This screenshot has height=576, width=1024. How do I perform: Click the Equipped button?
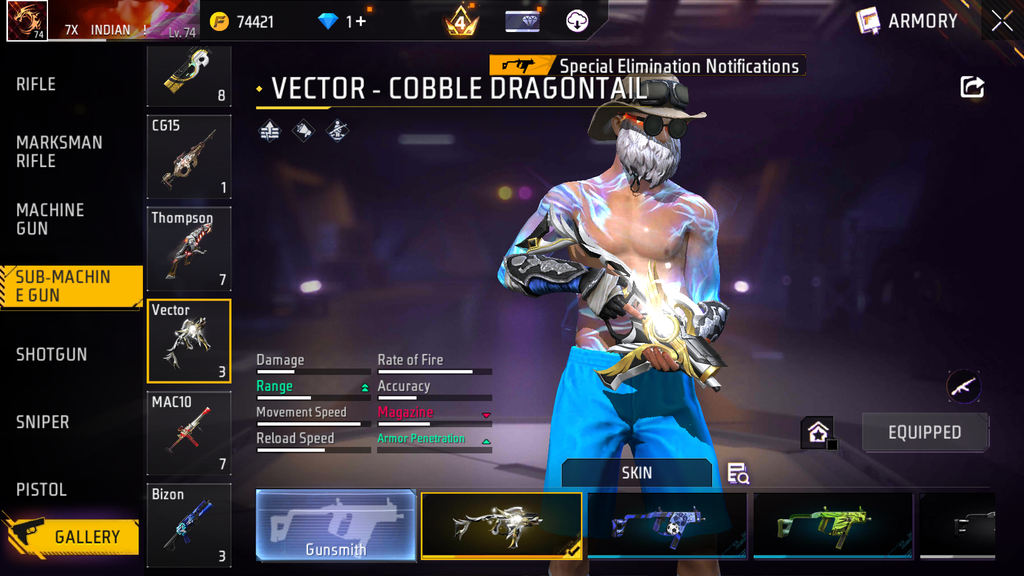pyautogui.click(x=924, y=432)
